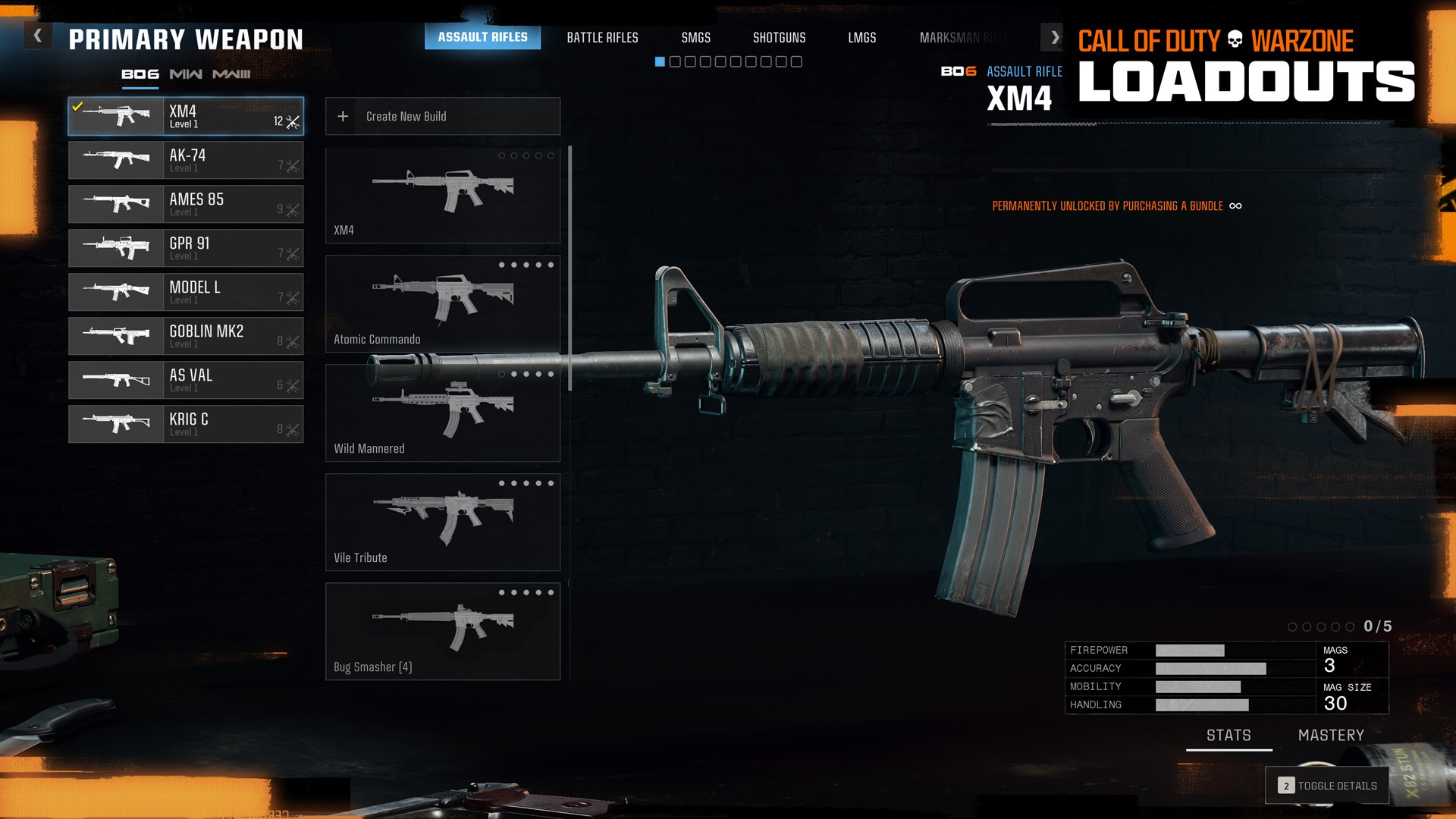Select the Krig C weapon row

point(186,424)
